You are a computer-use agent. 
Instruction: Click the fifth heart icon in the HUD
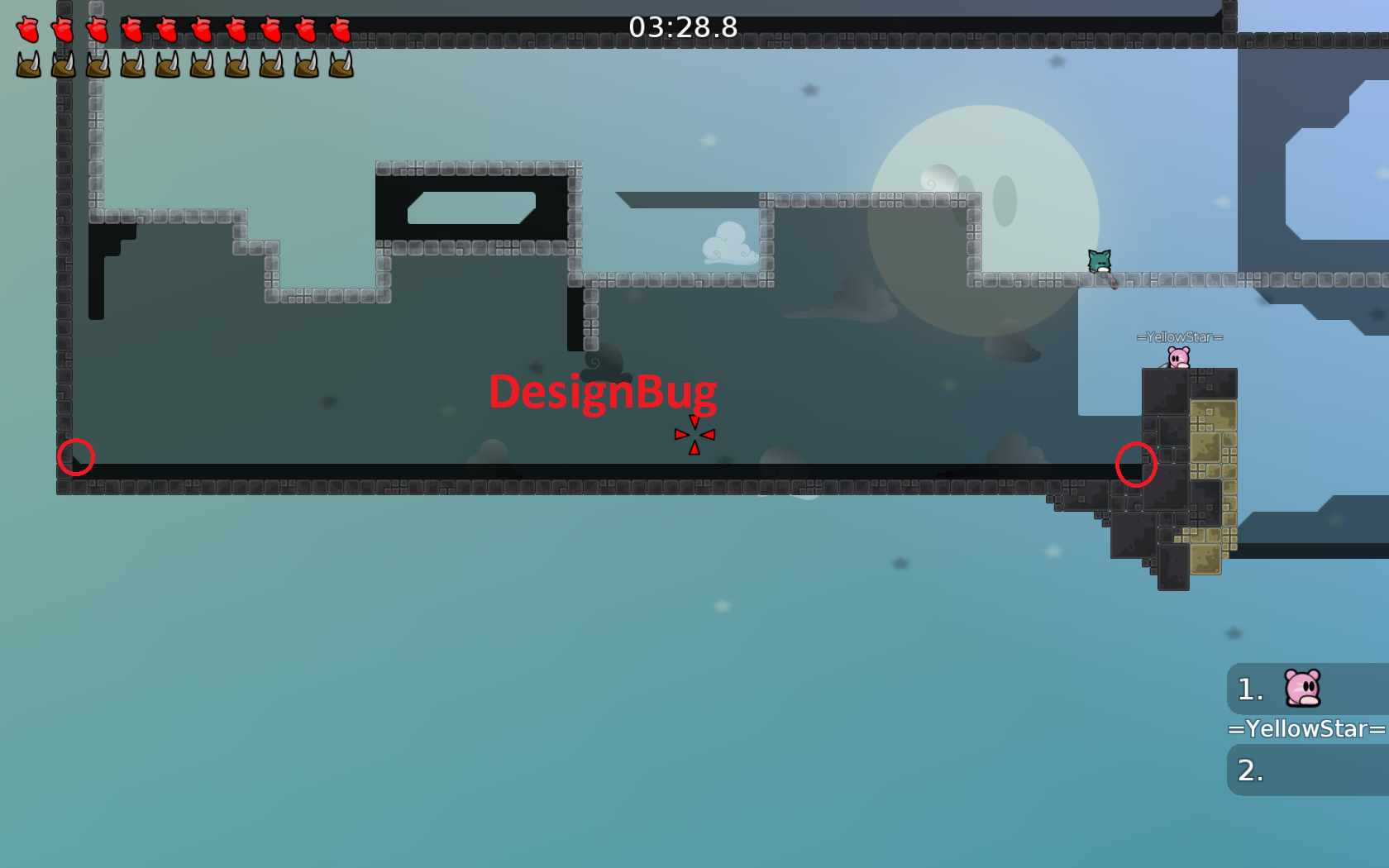tap(168, 31)
